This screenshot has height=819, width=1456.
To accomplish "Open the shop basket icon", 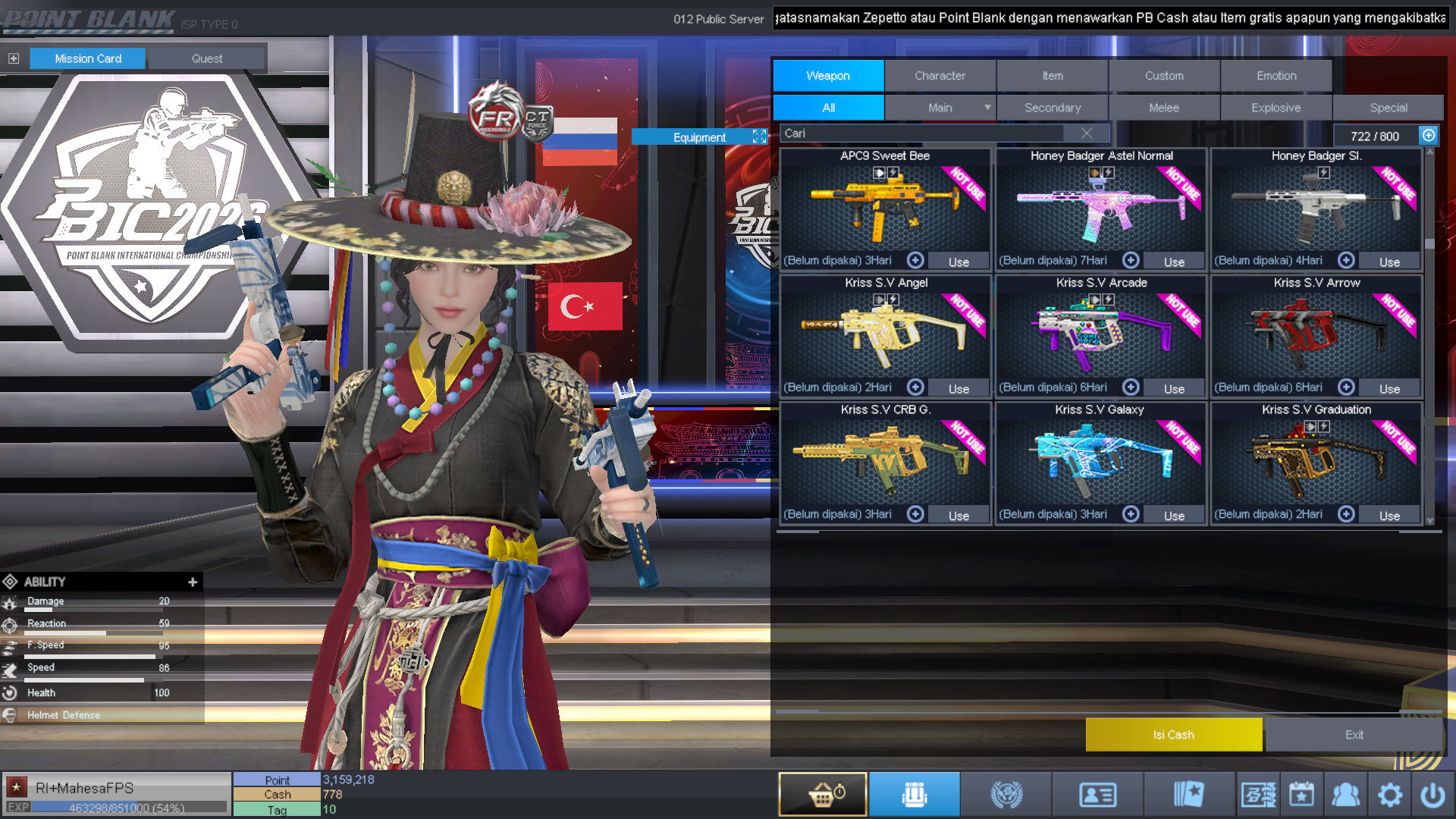I will pyautogui.click(x=823, y=795).
